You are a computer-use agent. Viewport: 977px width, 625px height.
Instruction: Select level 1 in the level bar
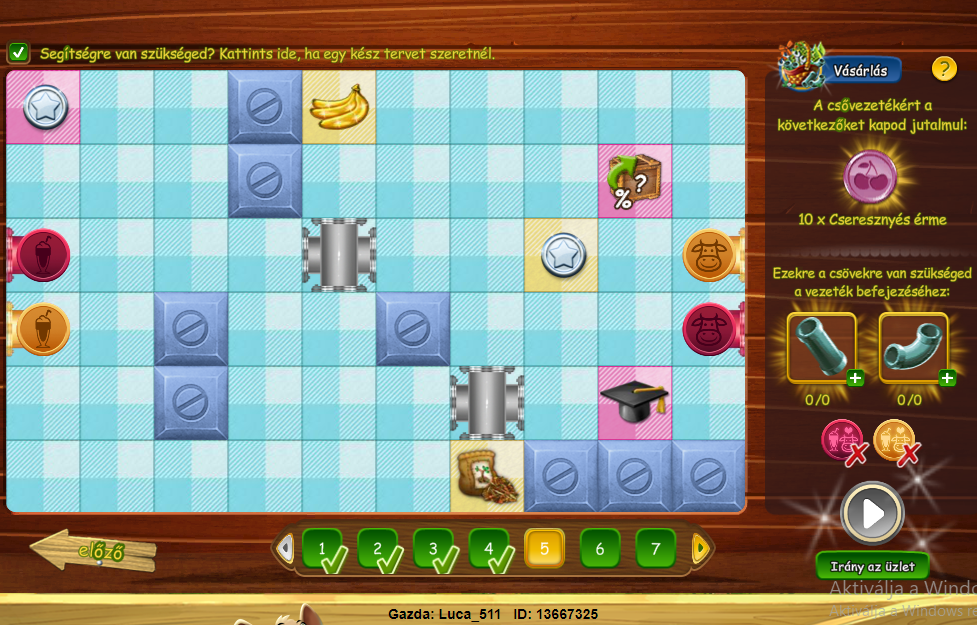click(x=322, y=549)
